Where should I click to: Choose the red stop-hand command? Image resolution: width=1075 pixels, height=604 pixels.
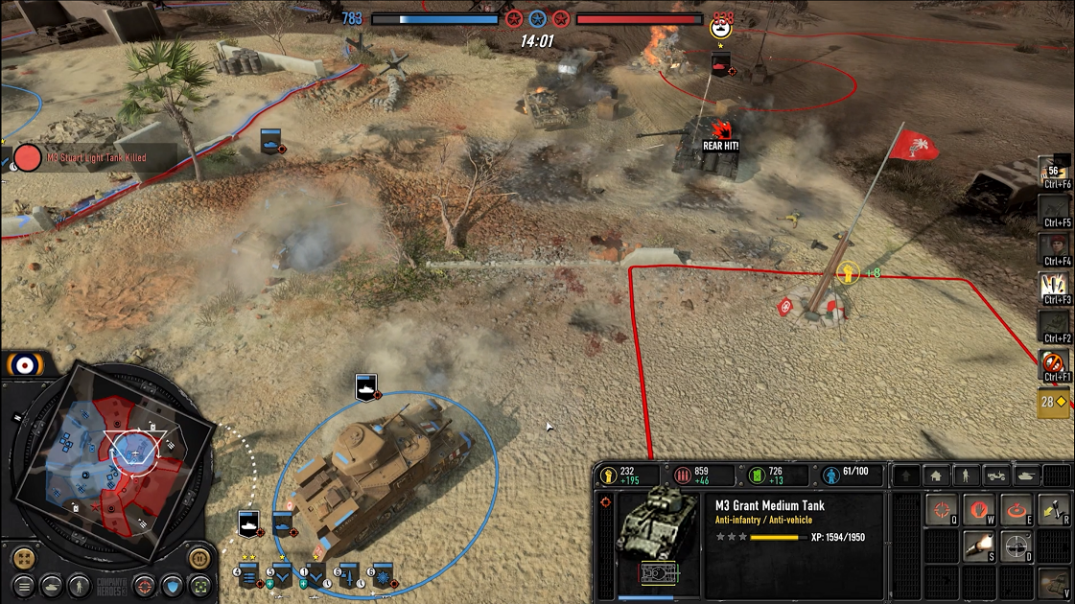click(x=978, y=510)
